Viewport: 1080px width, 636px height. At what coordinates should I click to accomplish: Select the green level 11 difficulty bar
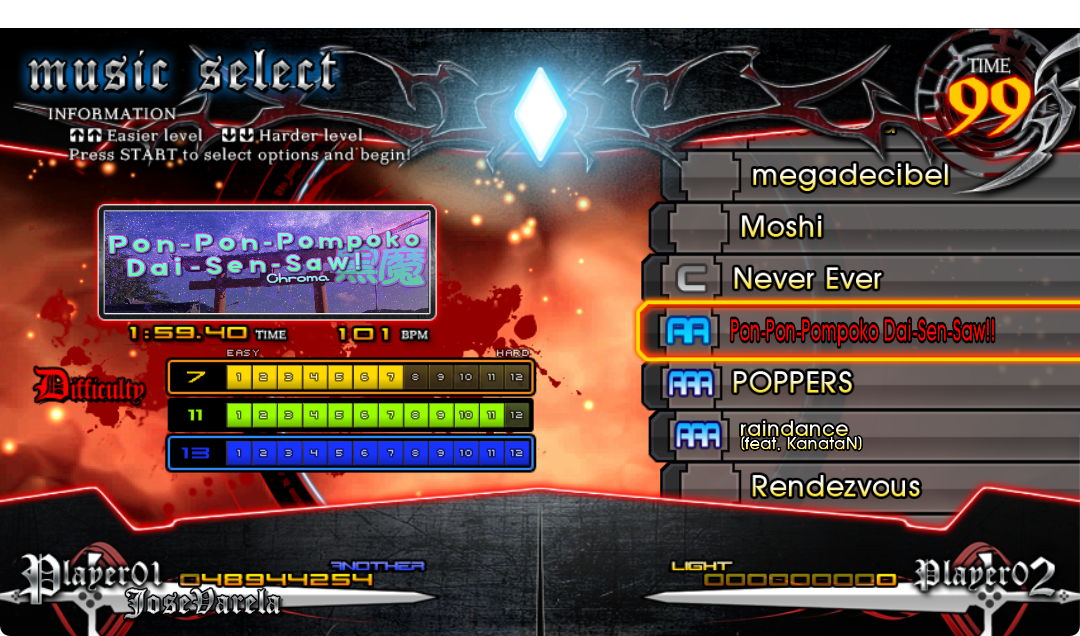point(350,415)
